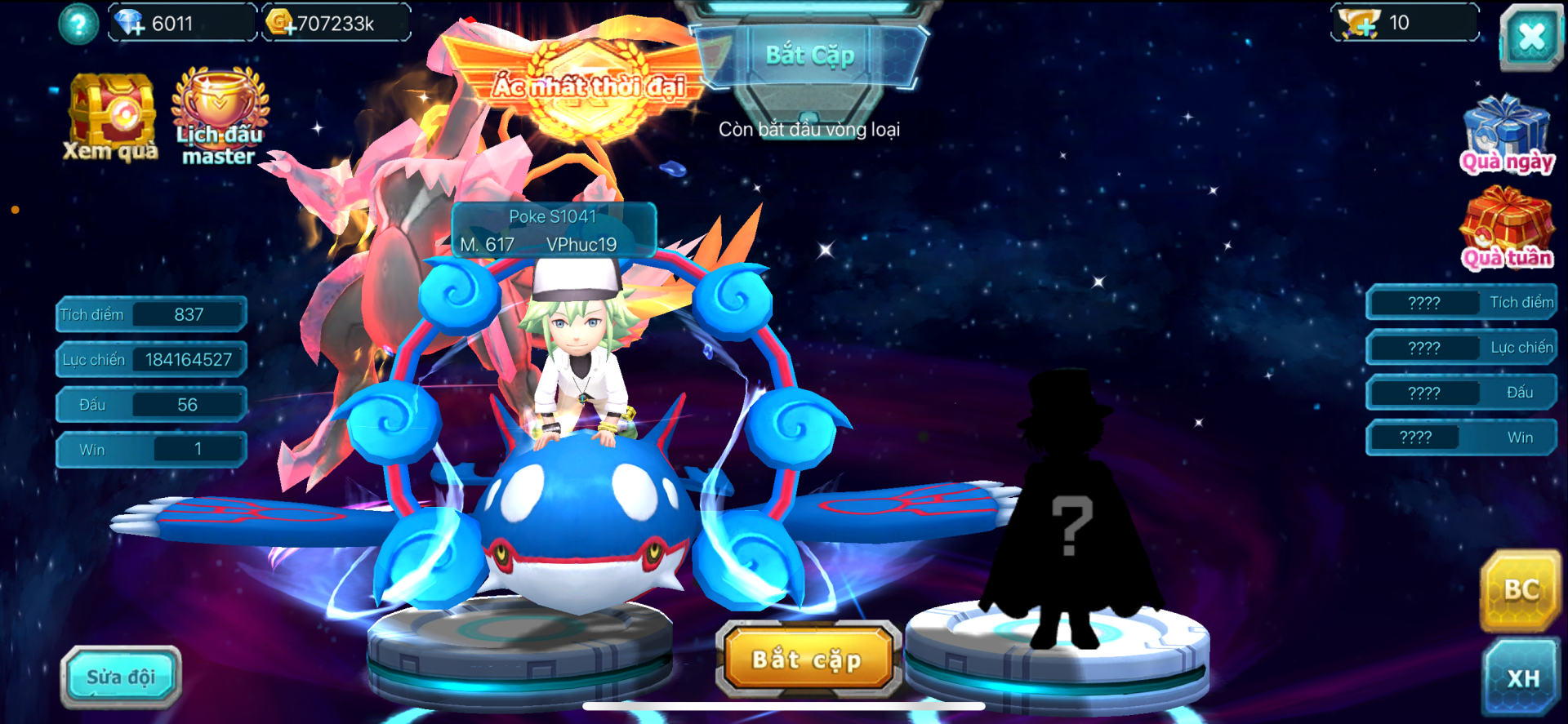Edit team using the Sửa đội button

pos(121,677)
